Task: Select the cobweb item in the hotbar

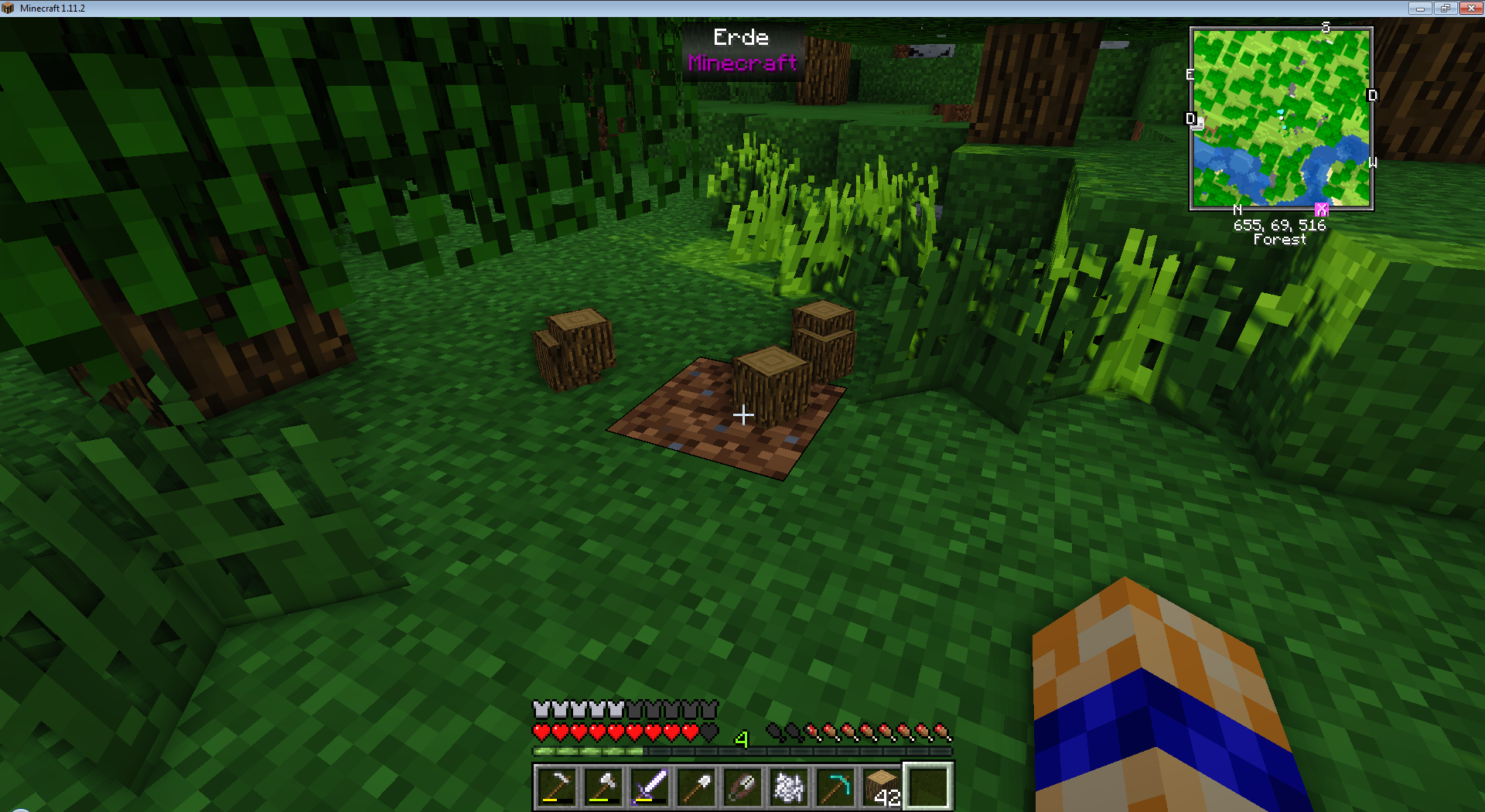Action: [789, 786]
